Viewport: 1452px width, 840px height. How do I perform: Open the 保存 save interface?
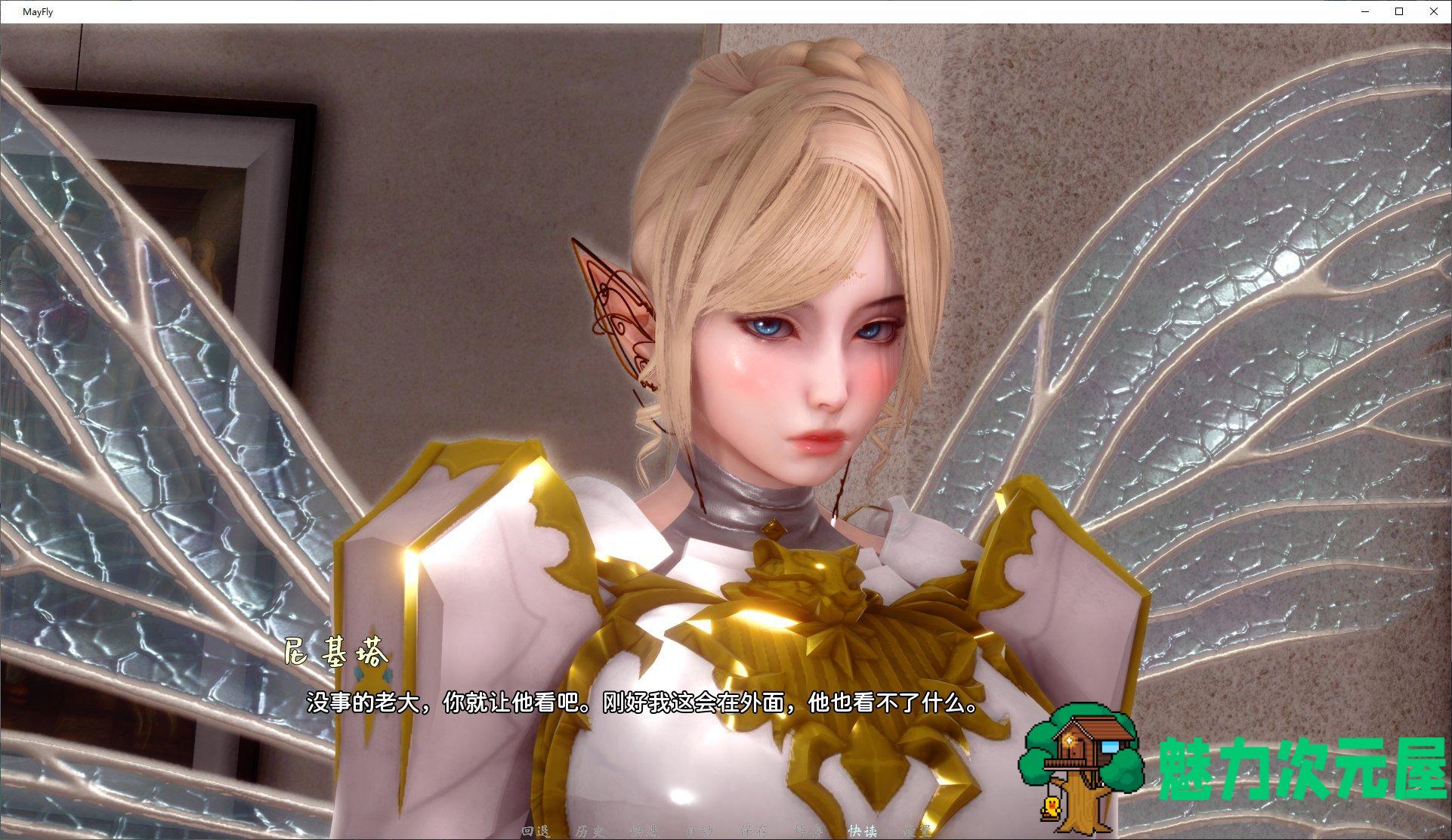tap(754, 829)
